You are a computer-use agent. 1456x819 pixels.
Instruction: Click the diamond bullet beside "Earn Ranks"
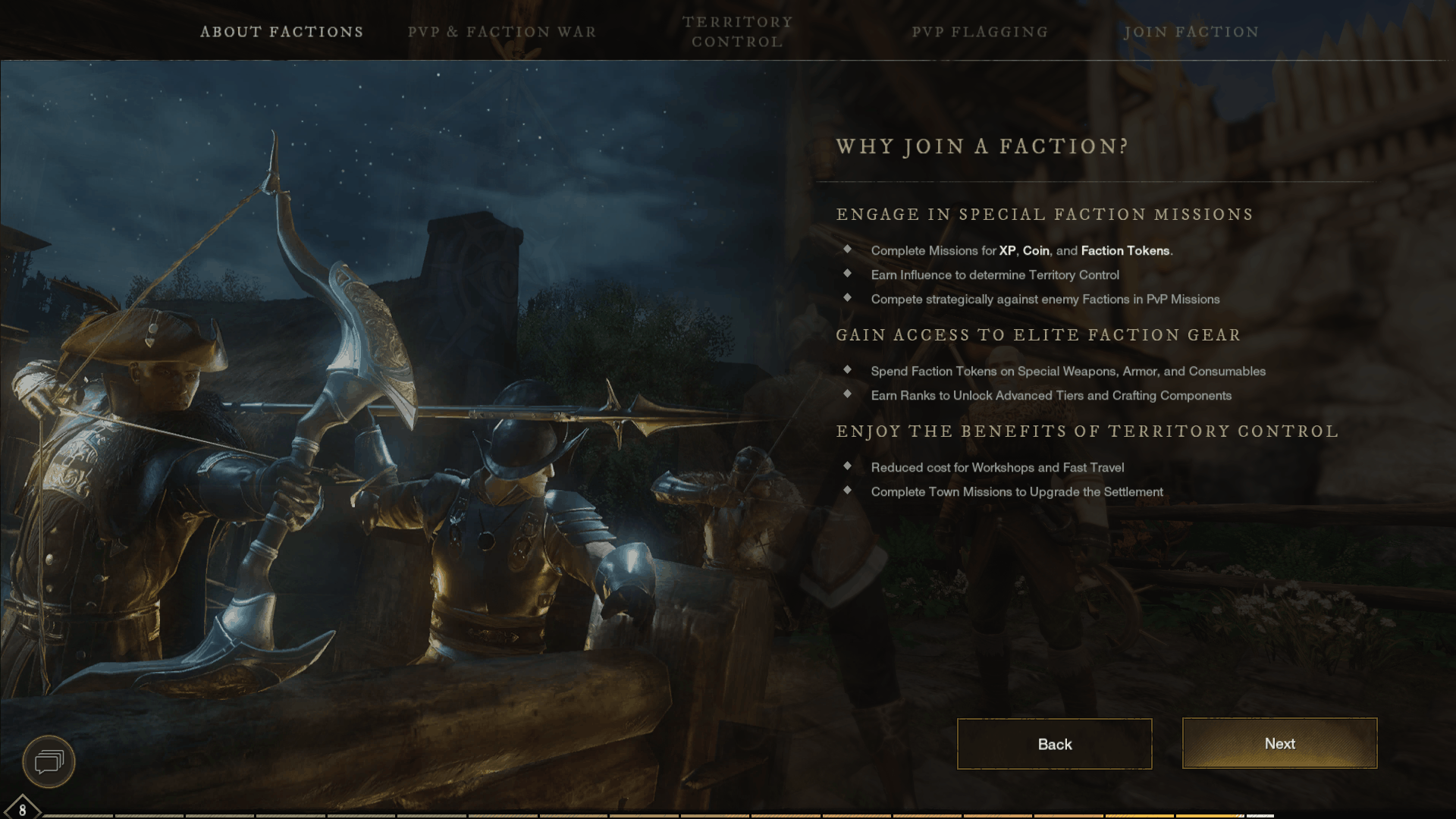(x=847, y=395)
